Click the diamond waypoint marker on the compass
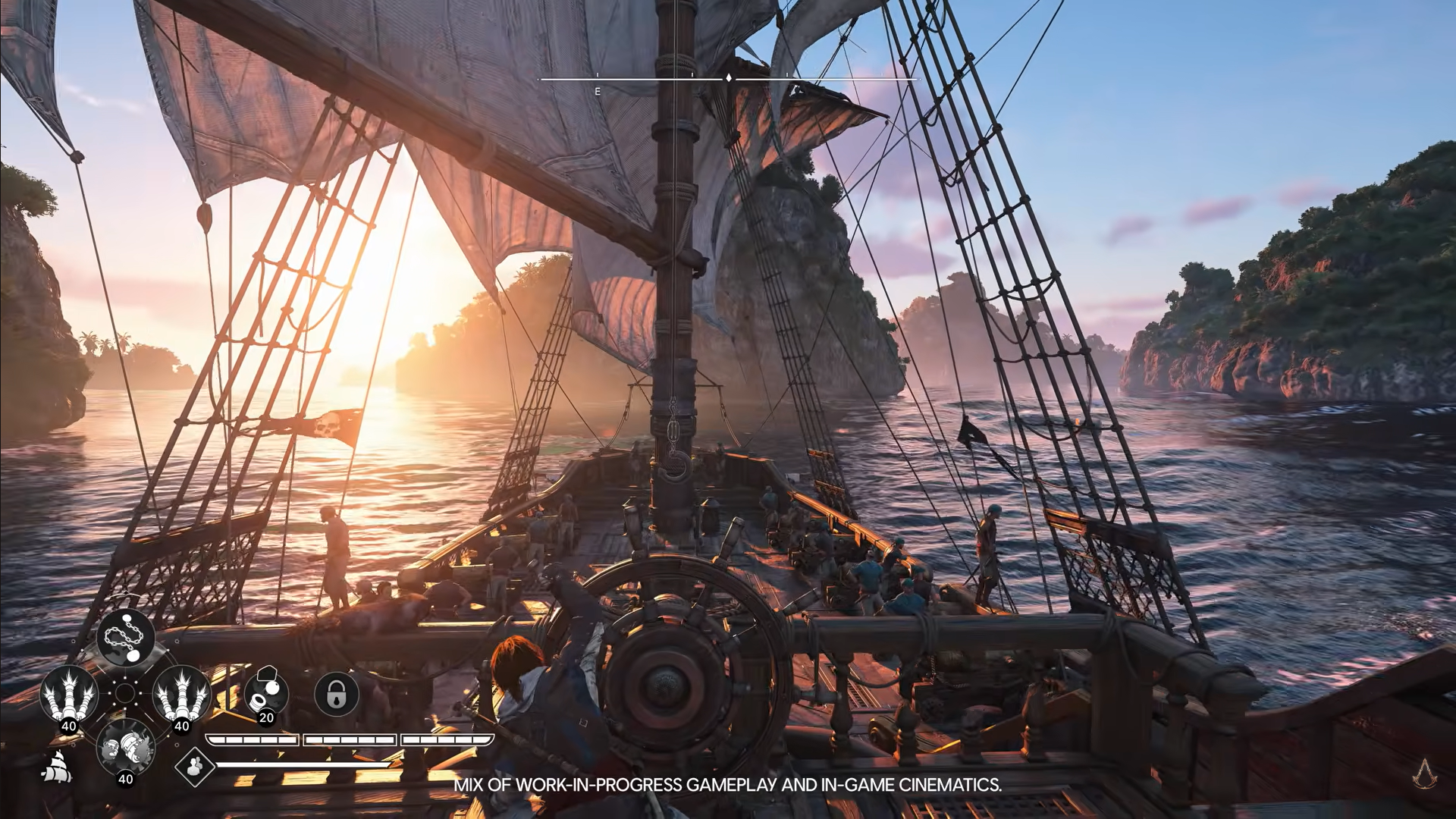 click(x=728, y=77)
